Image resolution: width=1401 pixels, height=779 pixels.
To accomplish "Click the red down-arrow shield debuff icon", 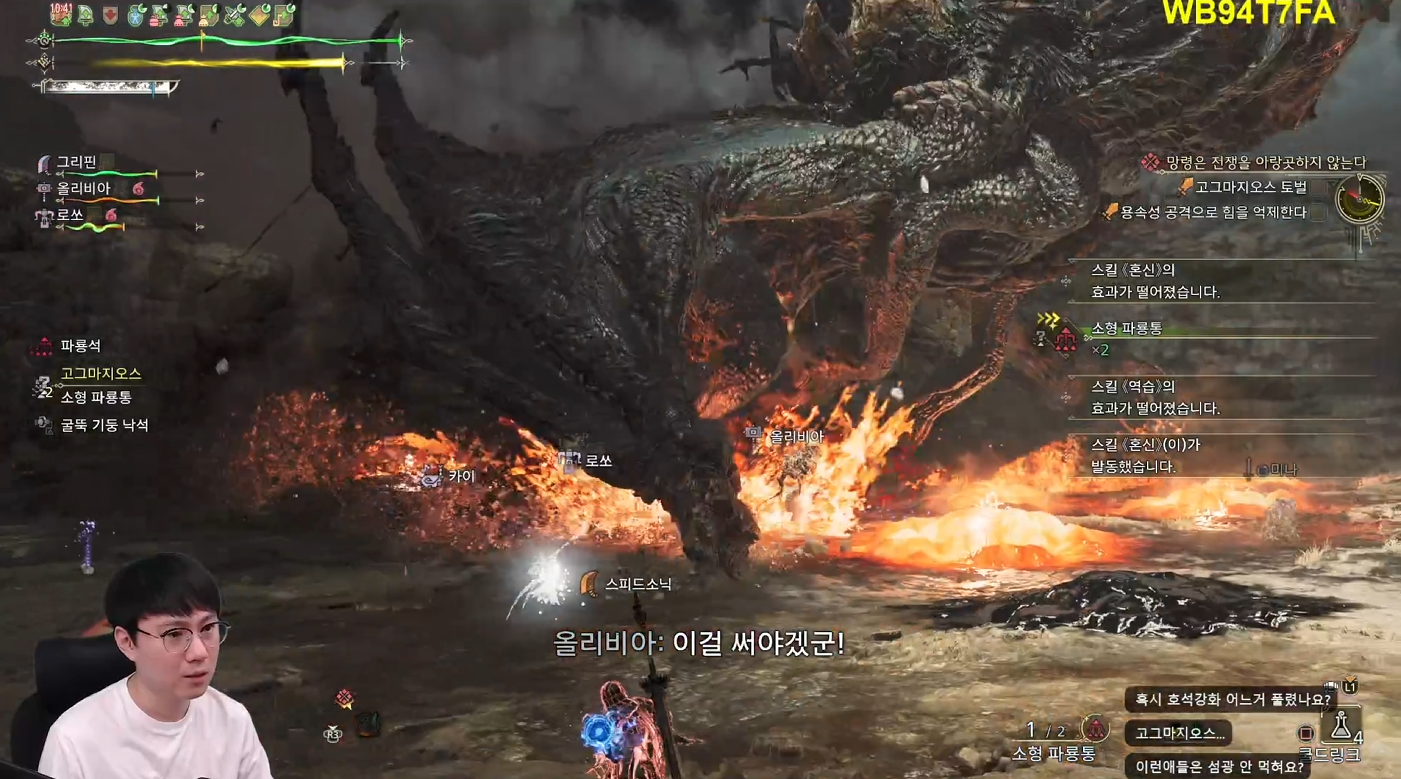I will pos(110,14).
